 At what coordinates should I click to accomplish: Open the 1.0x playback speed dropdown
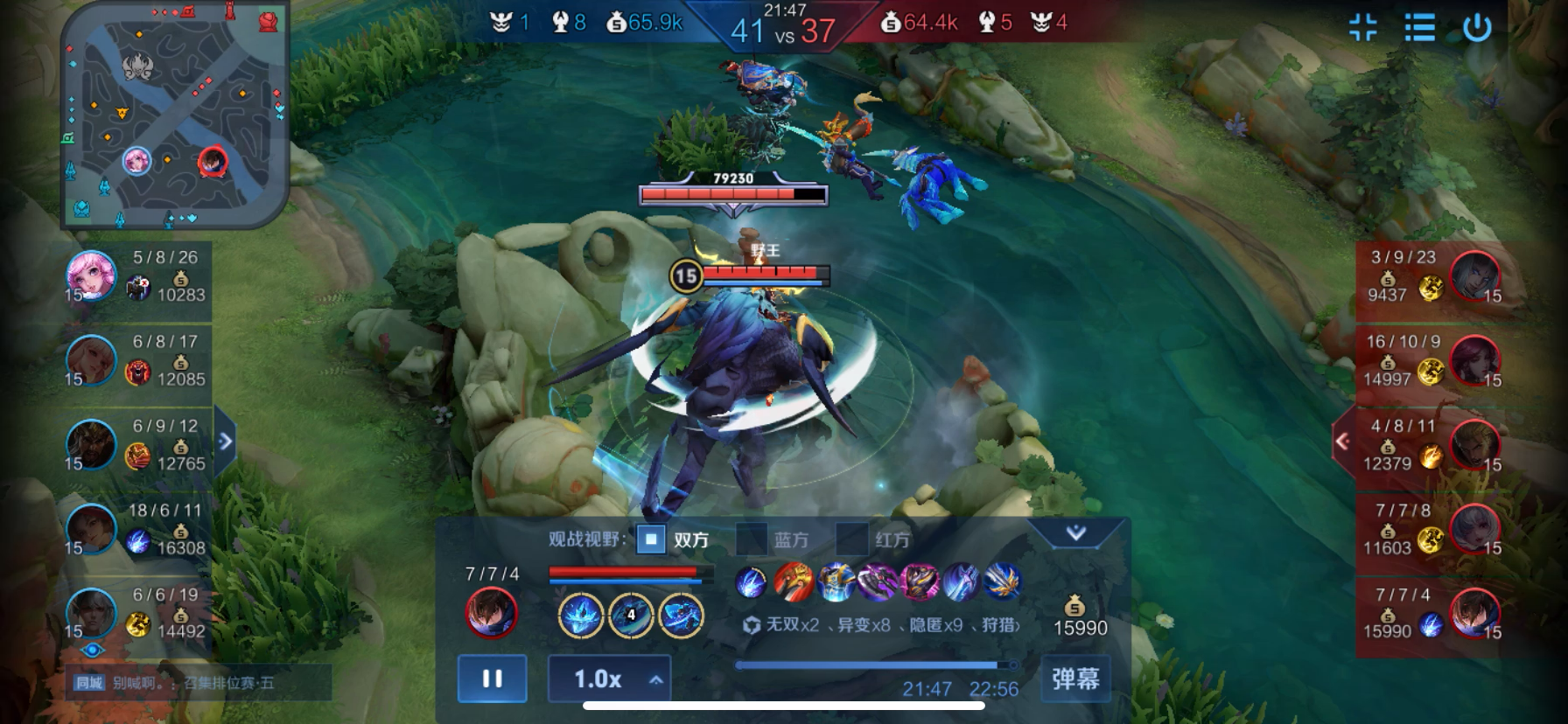tap(609, 679)
